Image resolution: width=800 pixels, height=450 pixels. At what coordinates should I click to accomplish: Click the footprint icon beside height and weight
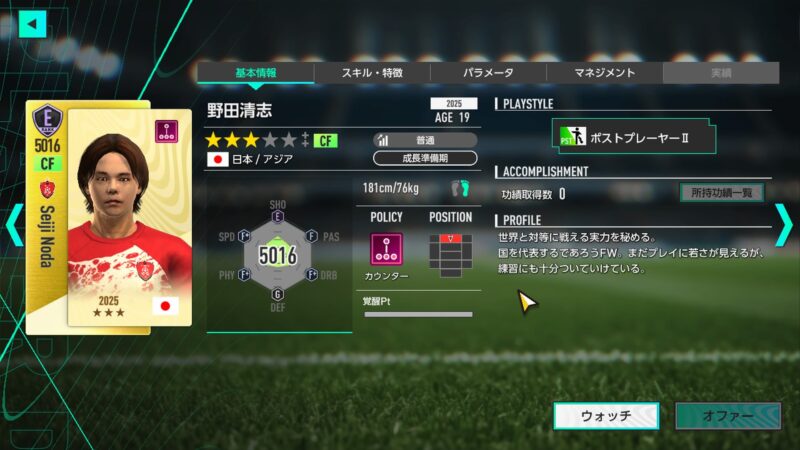click(x=460, y=187)
